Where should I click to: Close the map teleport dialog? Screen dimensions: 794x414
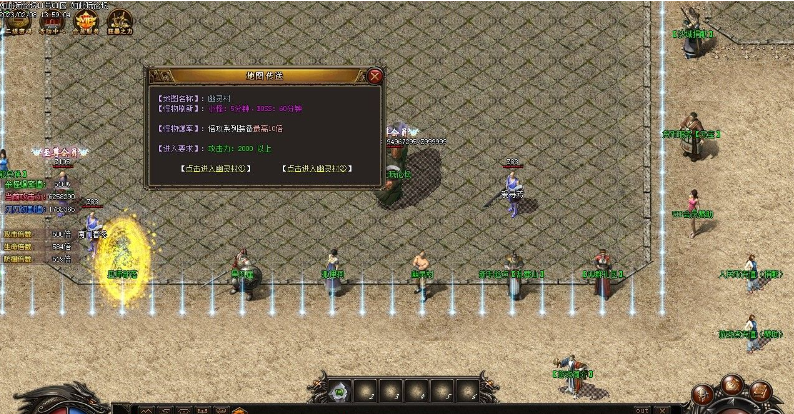pos(374,75)
